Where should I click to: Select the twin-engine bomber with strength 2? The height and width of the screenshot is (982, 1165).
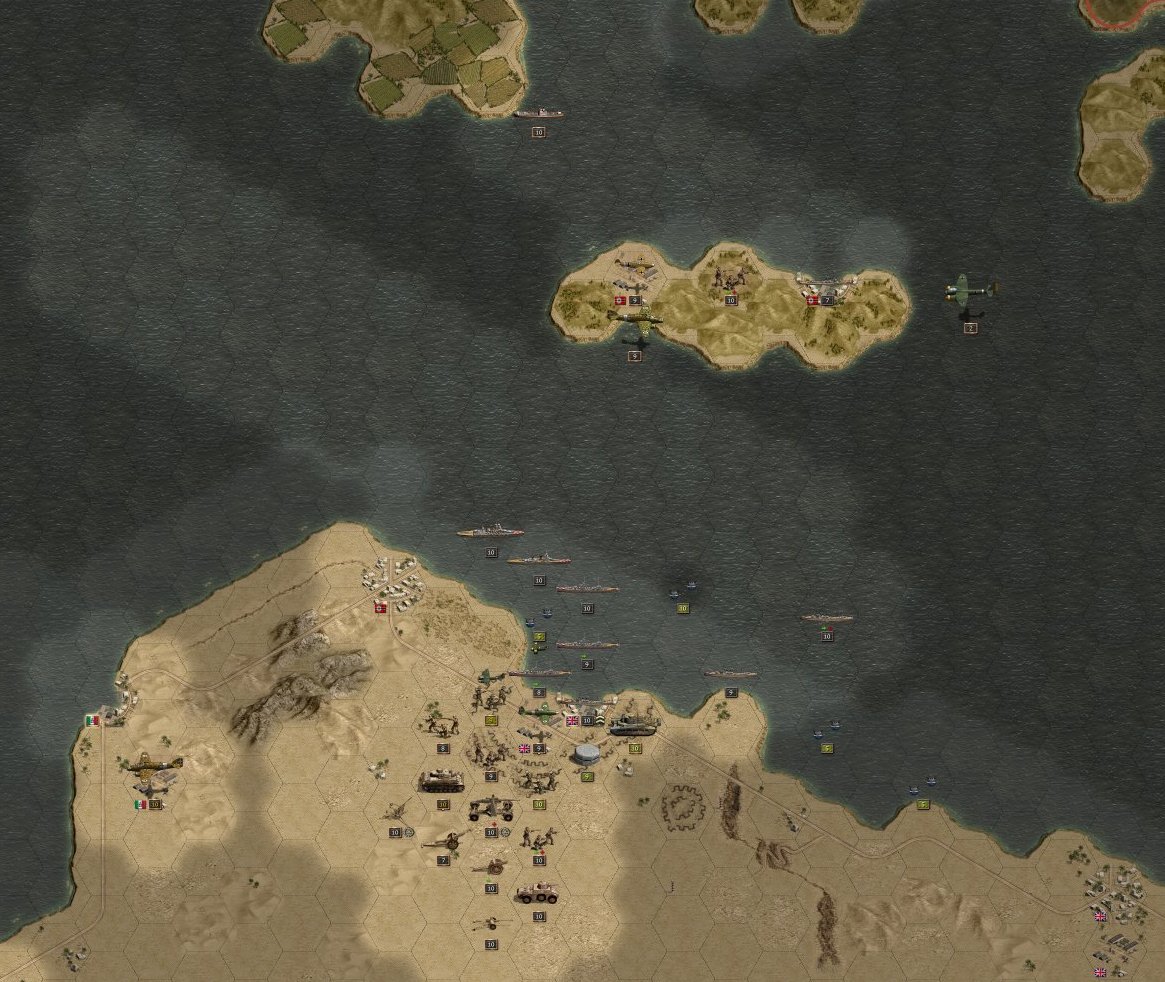coord(970,291)
